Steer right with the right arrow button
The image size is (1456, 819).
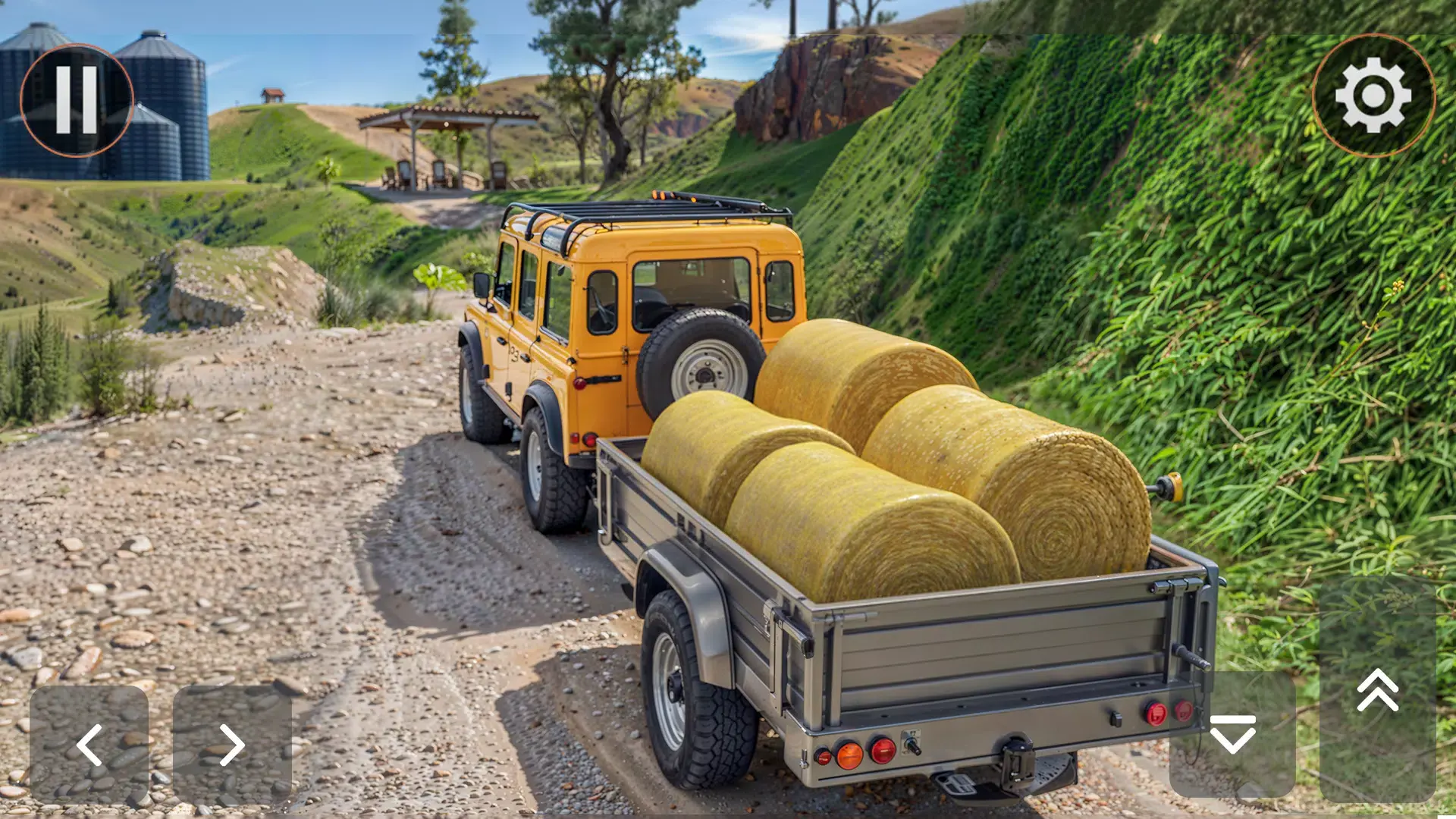coord(232,745)
